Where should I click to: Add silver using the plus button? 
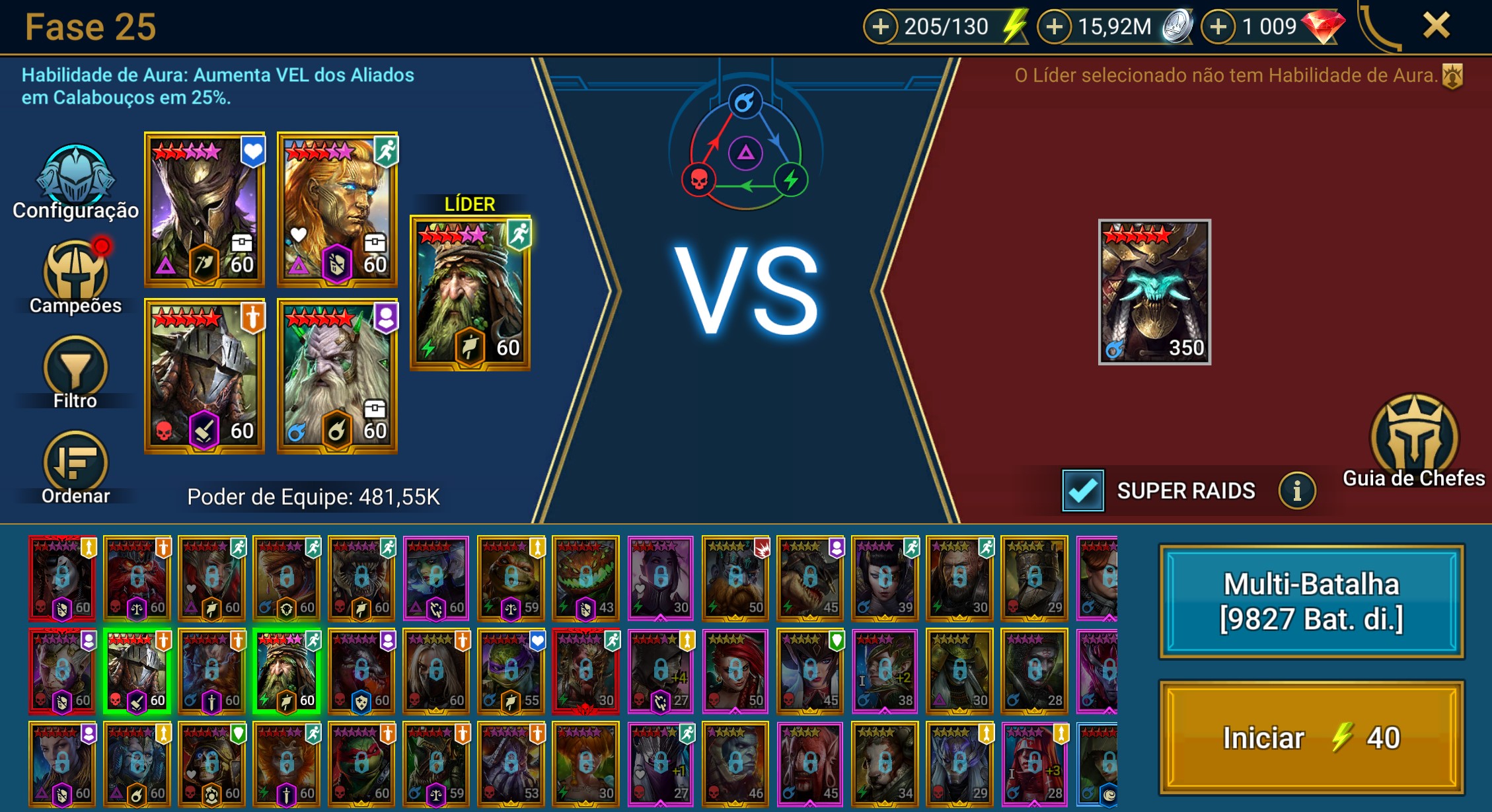(x=1055, y=27)
